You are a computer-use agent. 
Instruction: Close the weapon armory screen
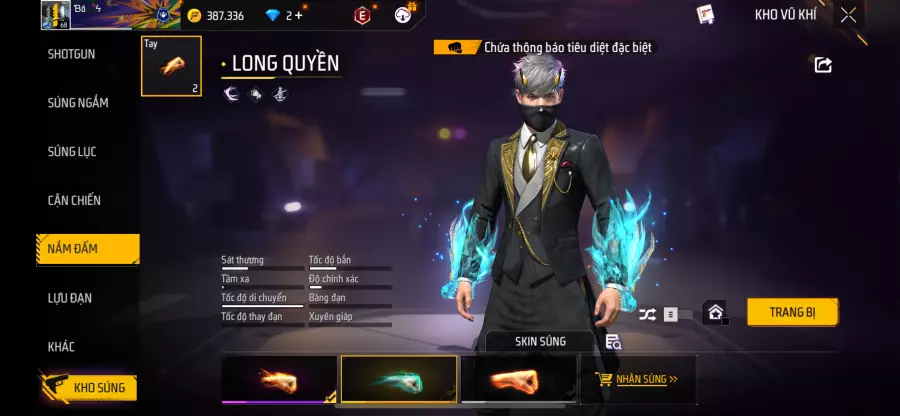pos(848,15)
